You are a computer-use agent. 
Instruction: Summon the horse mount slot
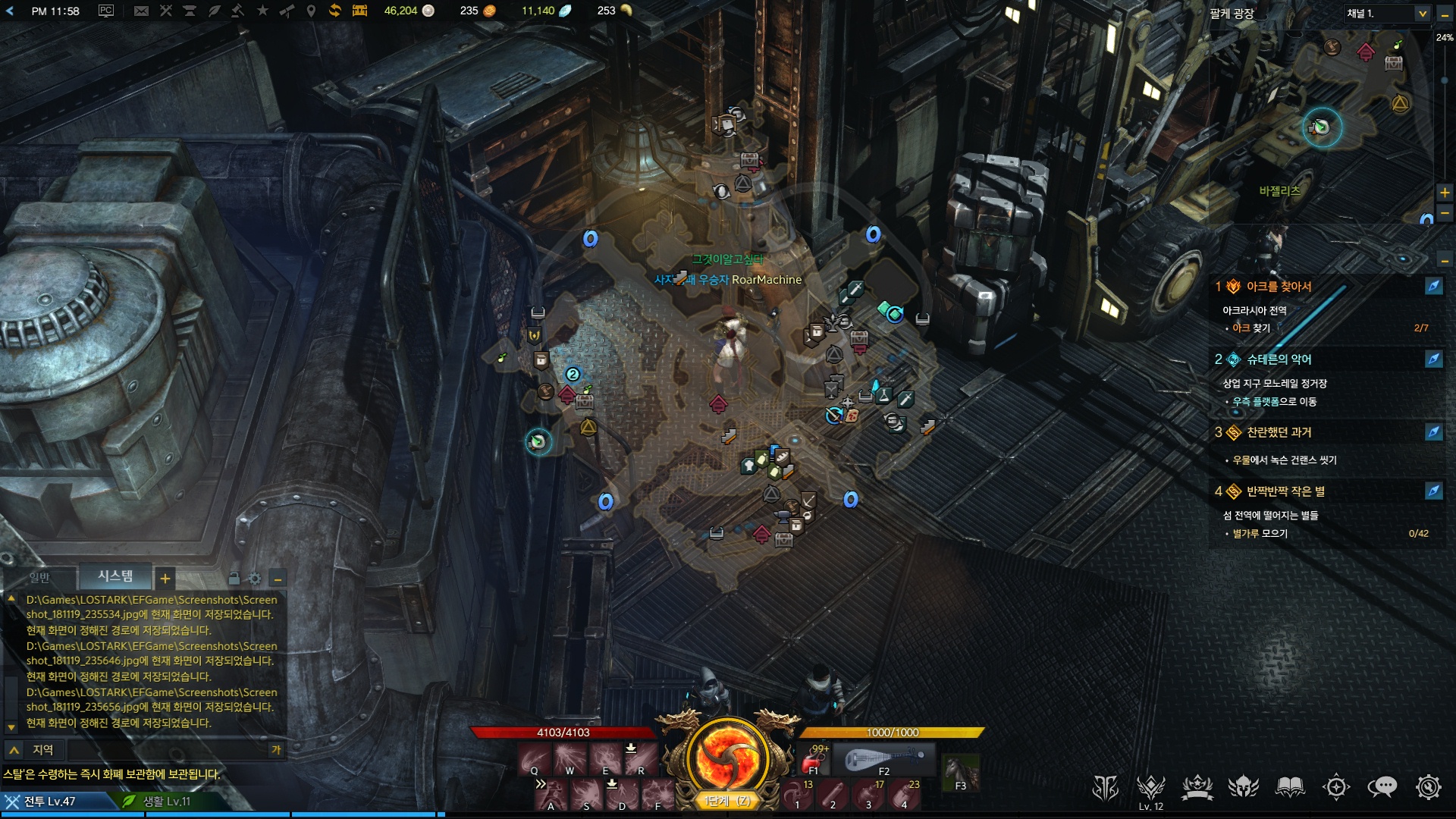pos(959,772)
